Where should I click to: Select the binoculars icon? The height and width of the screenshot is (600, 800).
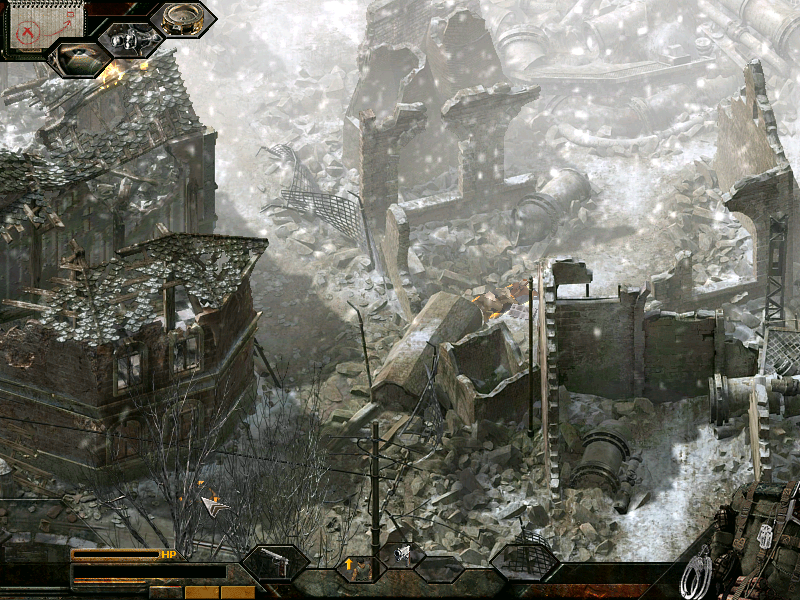[130, 40]
